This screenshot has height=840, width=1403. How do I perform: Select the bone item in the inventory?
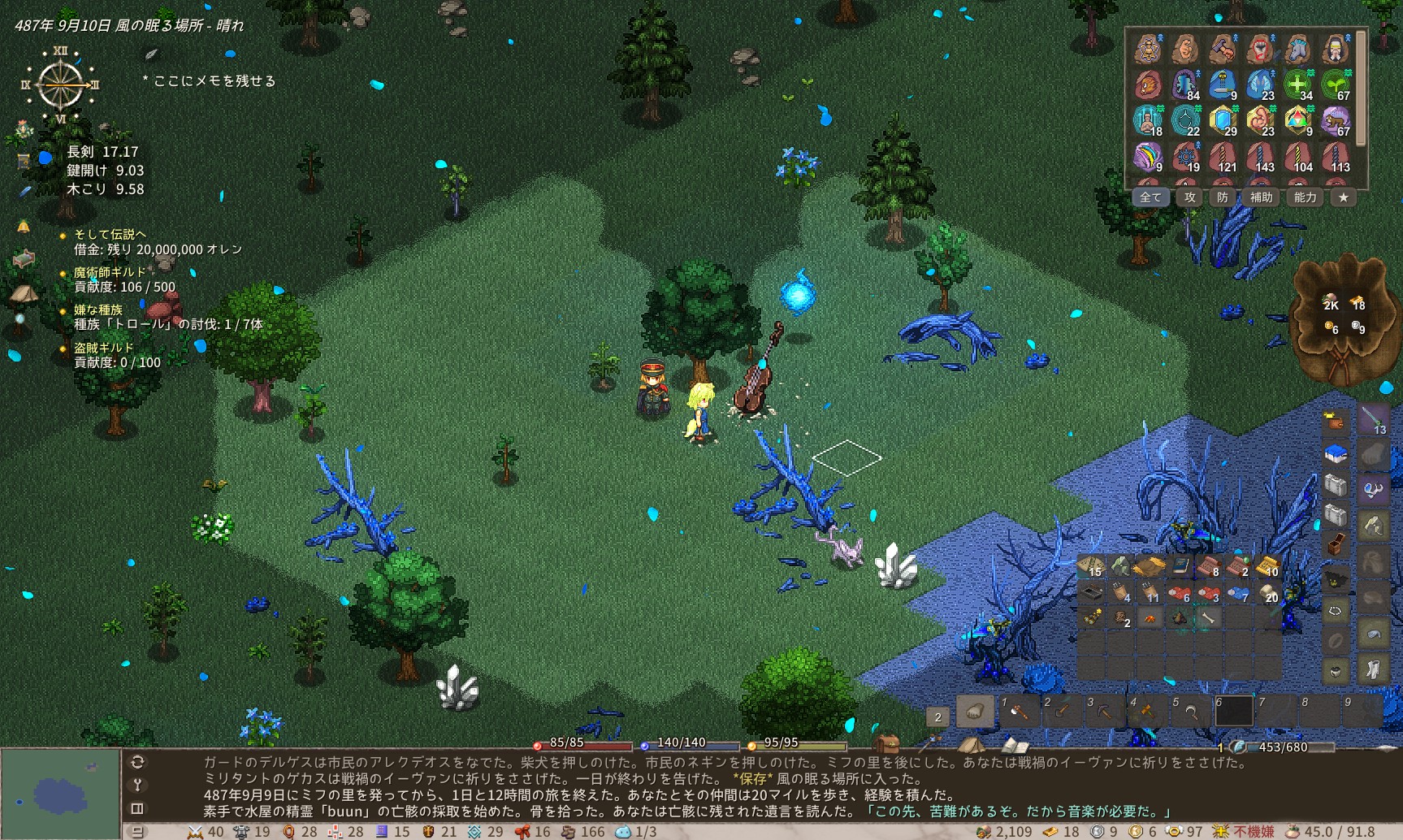(x=1207, y=619)
